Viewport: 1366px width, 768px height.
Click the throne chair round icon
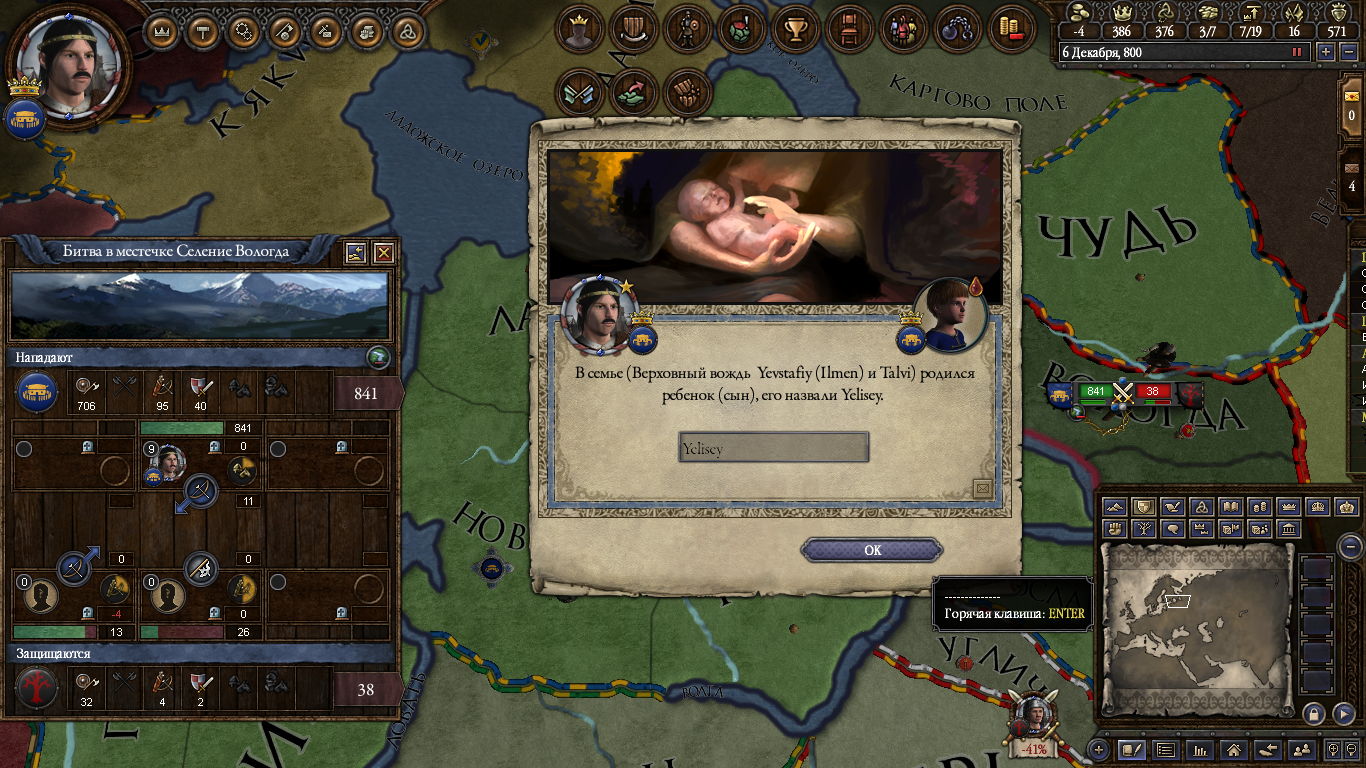(x=849, y=30)
